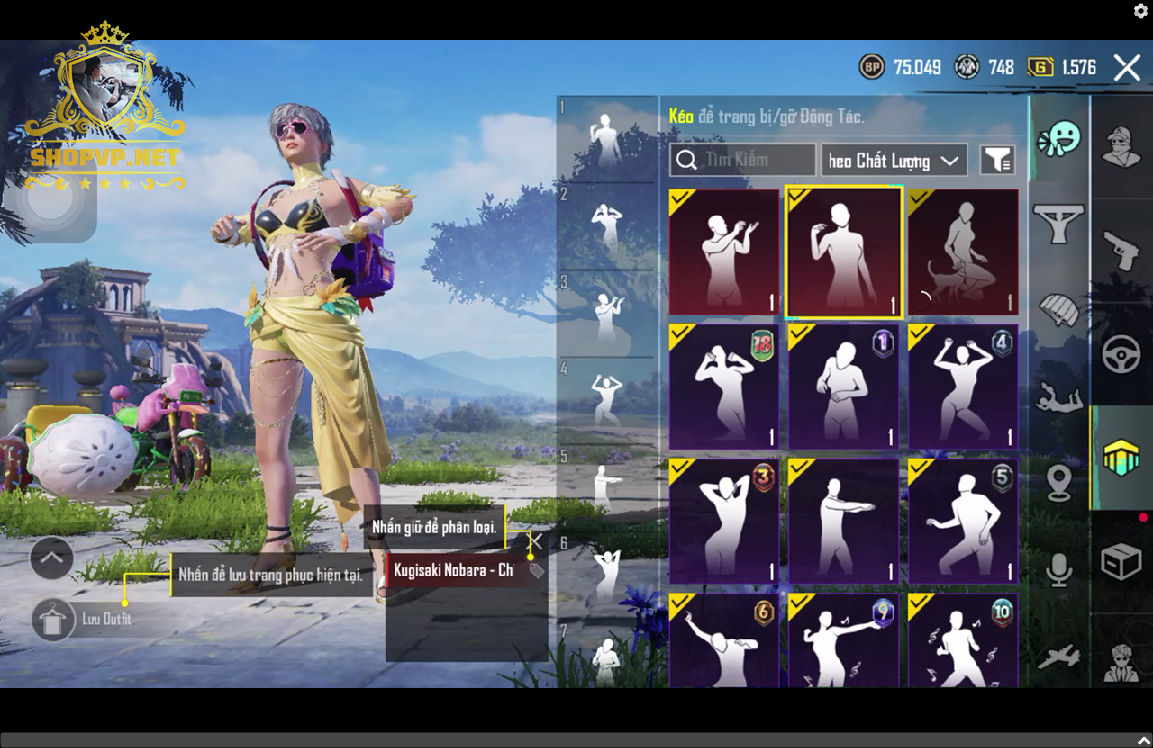The image size is (1153, 748).
Task: Open the emulator settings gear
Action: pos(1141,11)
